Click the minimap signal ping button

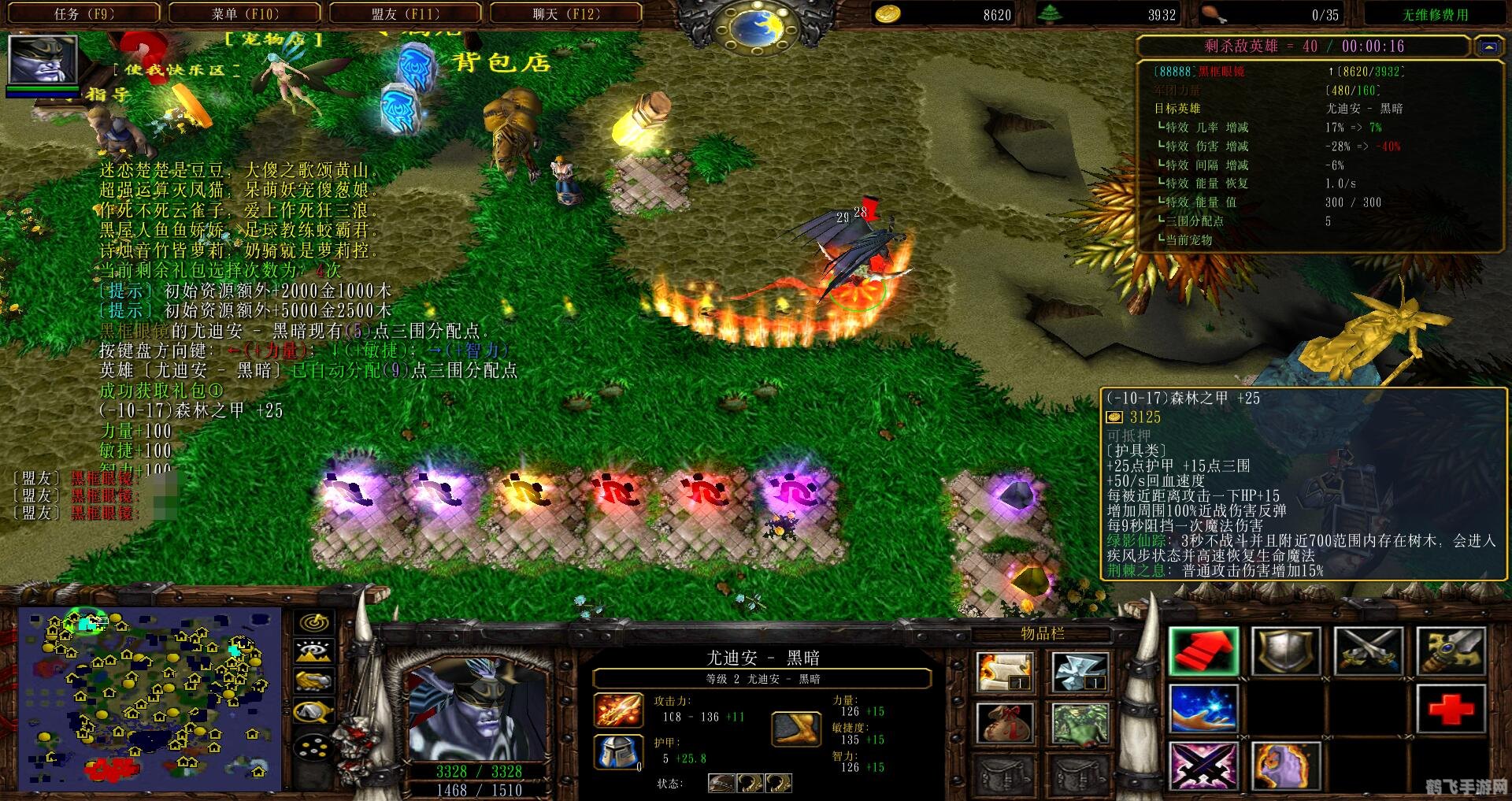[313, 622]
